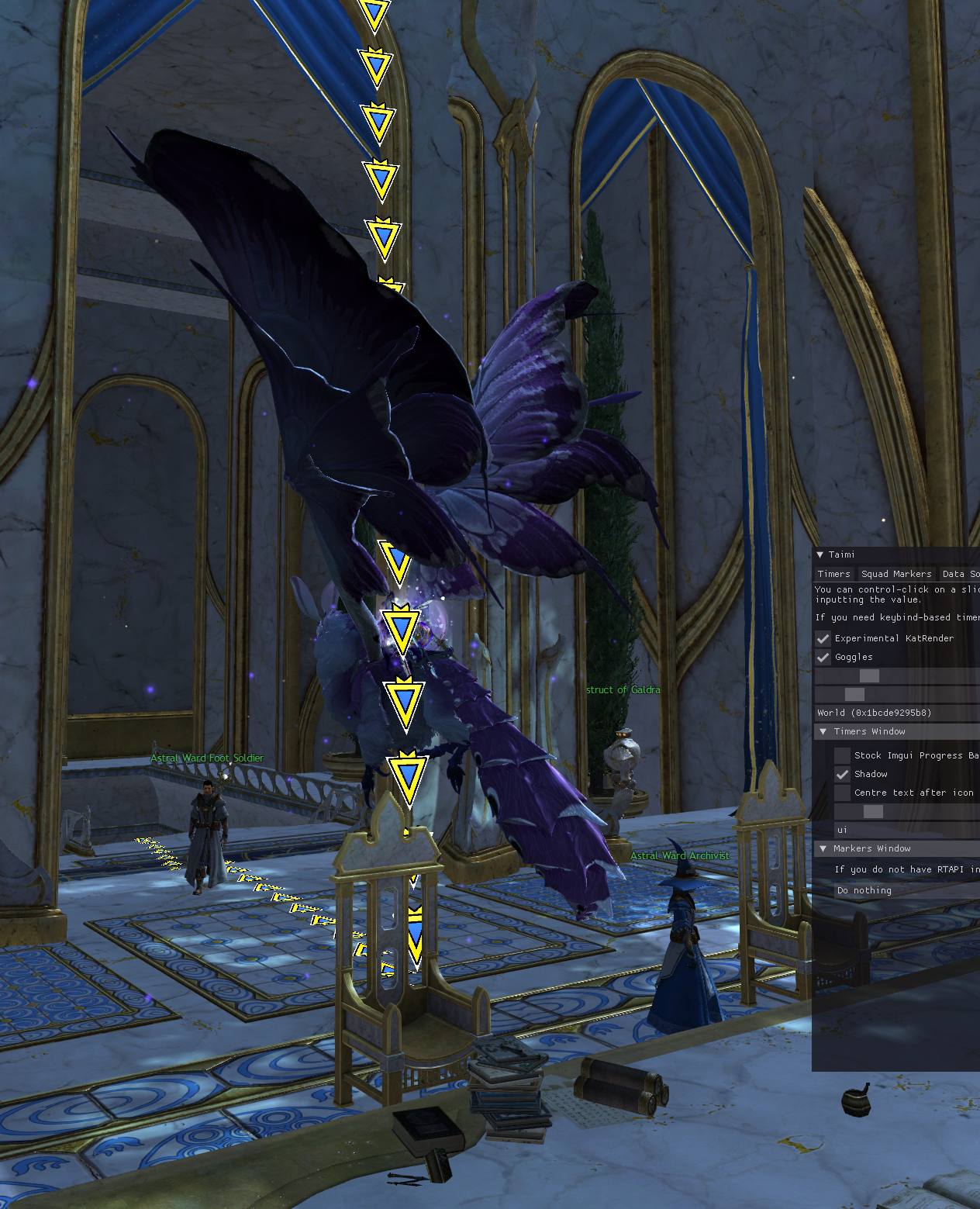
Task: Enable Centre text after icon
Action: (x=843, y=793)
